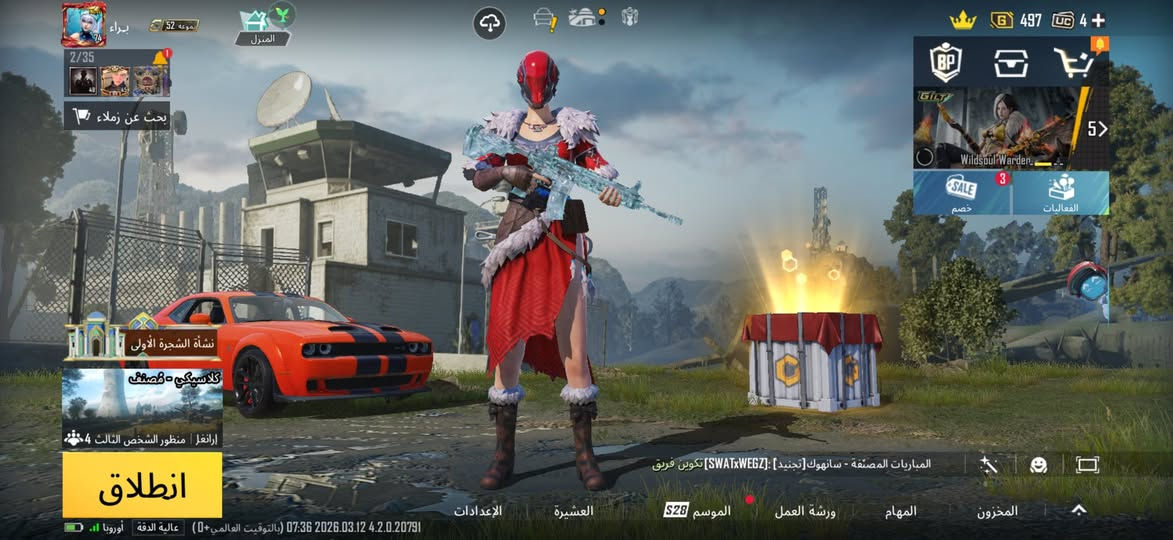Viewport: 1173px width, 540px height.
Task: Open the الفعاليات events panel
Action: point(1061,192)
